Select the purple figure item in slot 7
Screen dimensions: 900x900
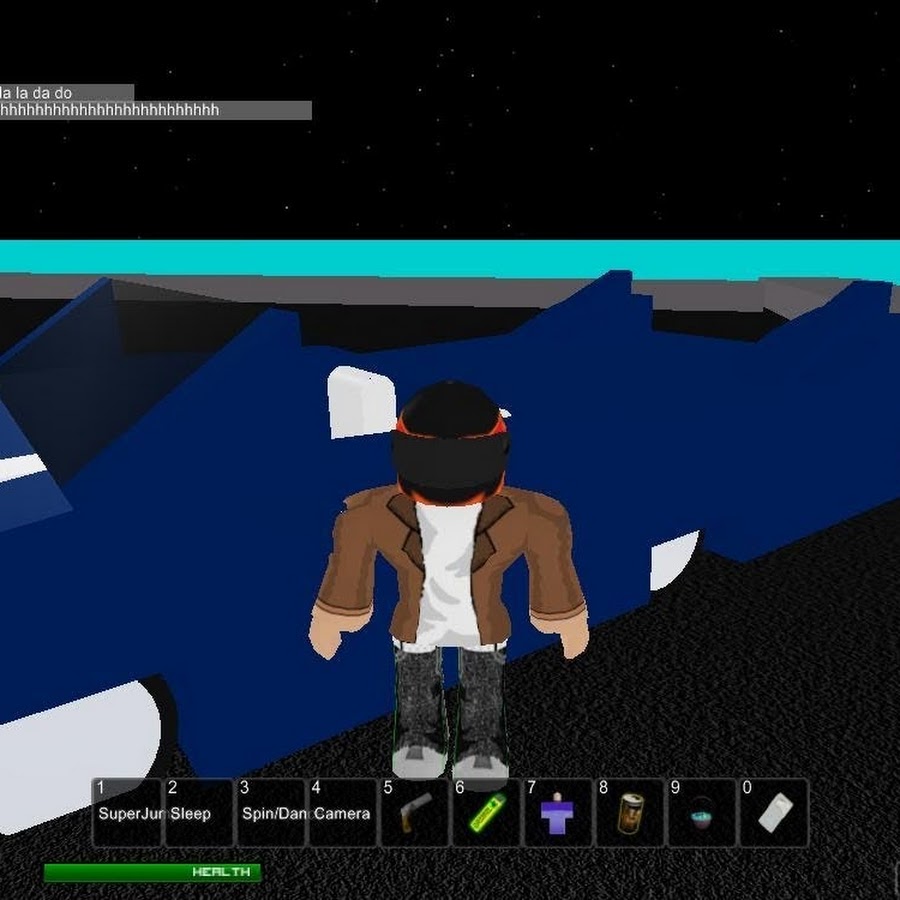558,813
